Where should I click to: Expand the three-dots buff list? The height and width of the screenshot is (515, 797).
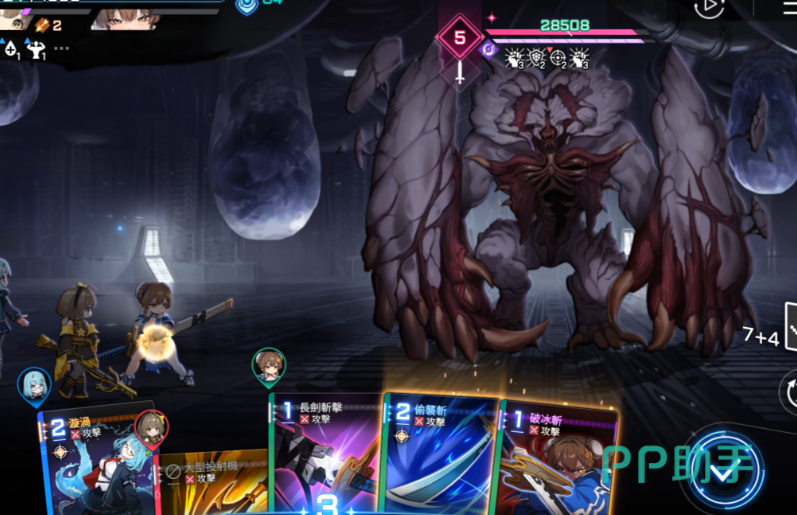click(x=62, y=48)
